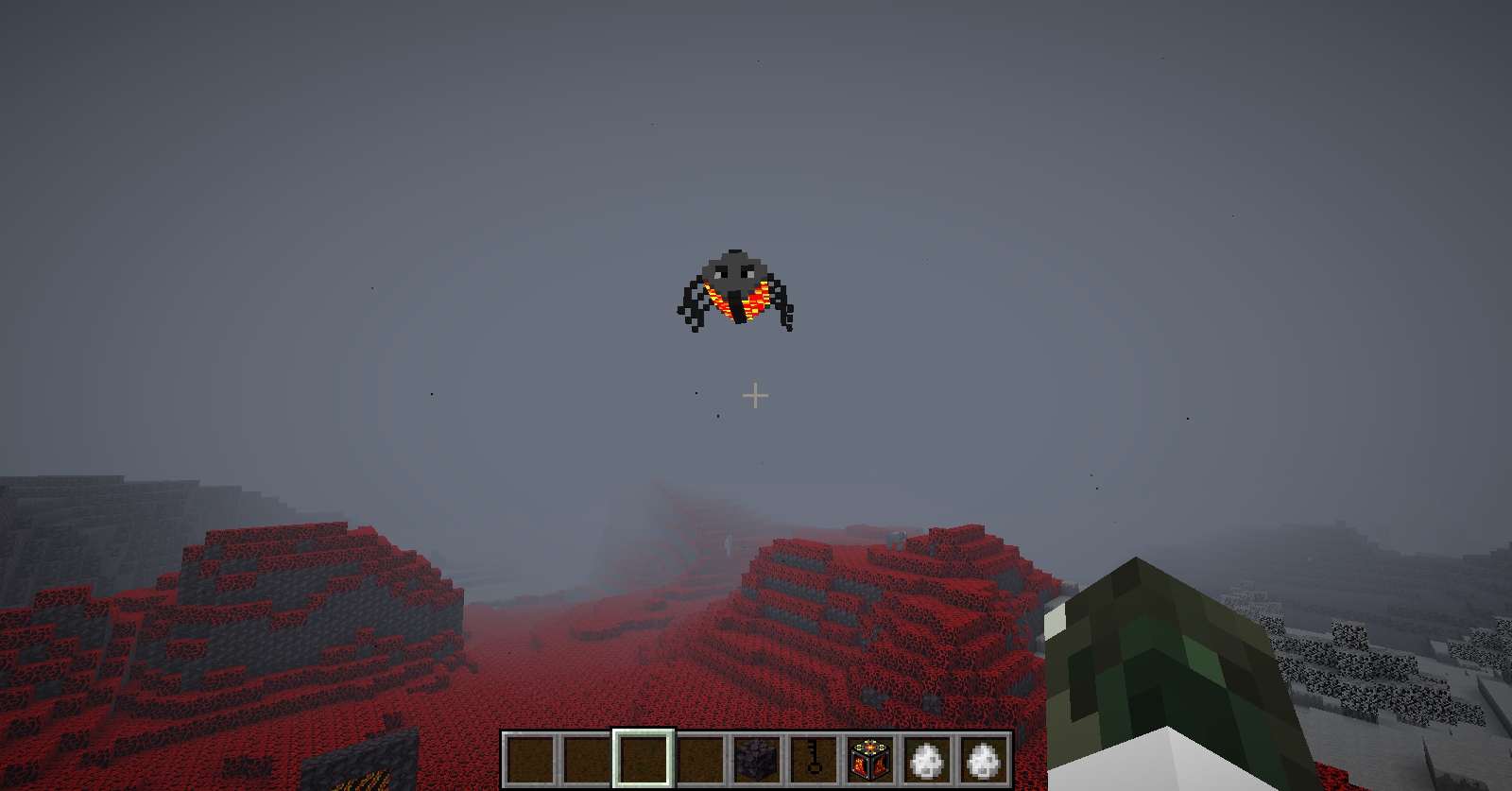This screenshot has width=1512, height=791.
Task: Select the key item in the hotbar
Action: 814,759
